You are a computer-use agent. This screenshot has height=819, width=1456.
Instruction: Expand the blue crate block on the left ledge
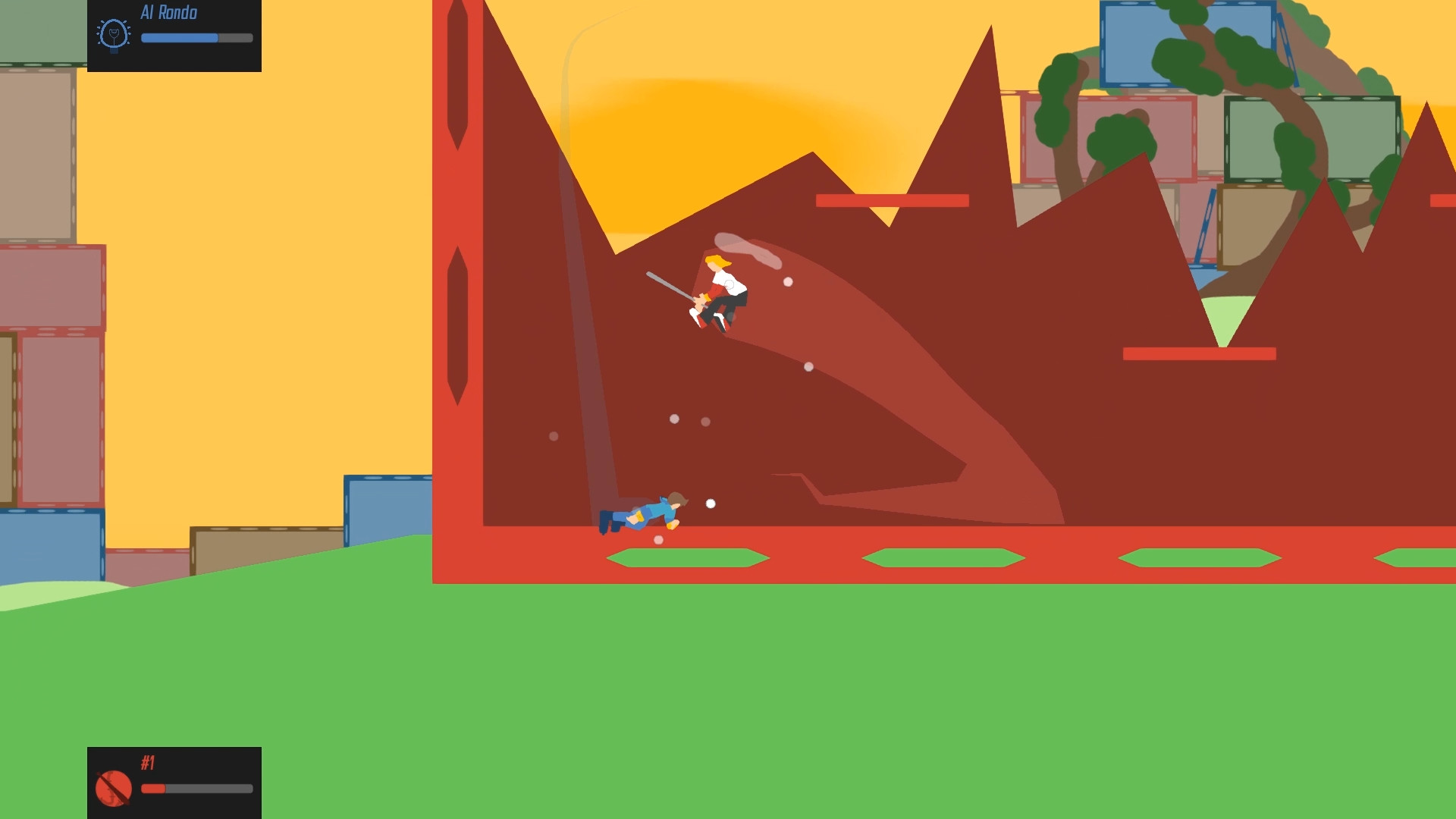pos(387,508)
